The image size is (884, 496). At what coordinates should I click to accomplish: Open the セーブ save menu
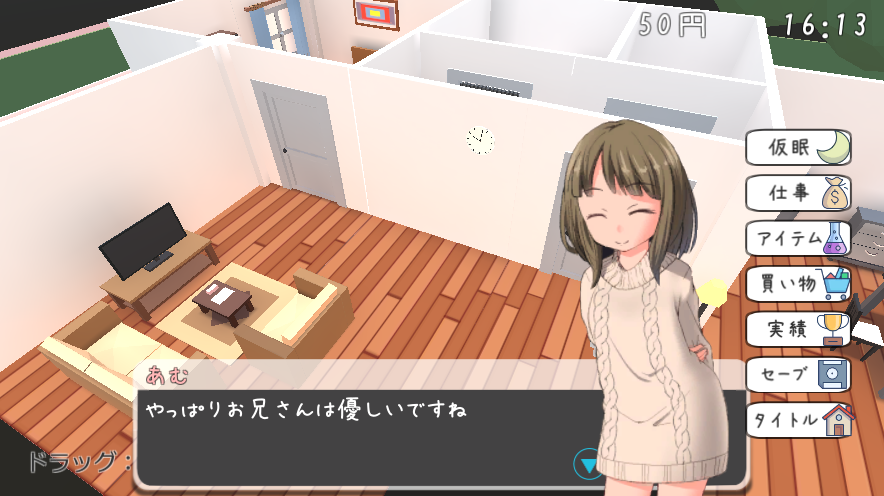tap(797, 374)
